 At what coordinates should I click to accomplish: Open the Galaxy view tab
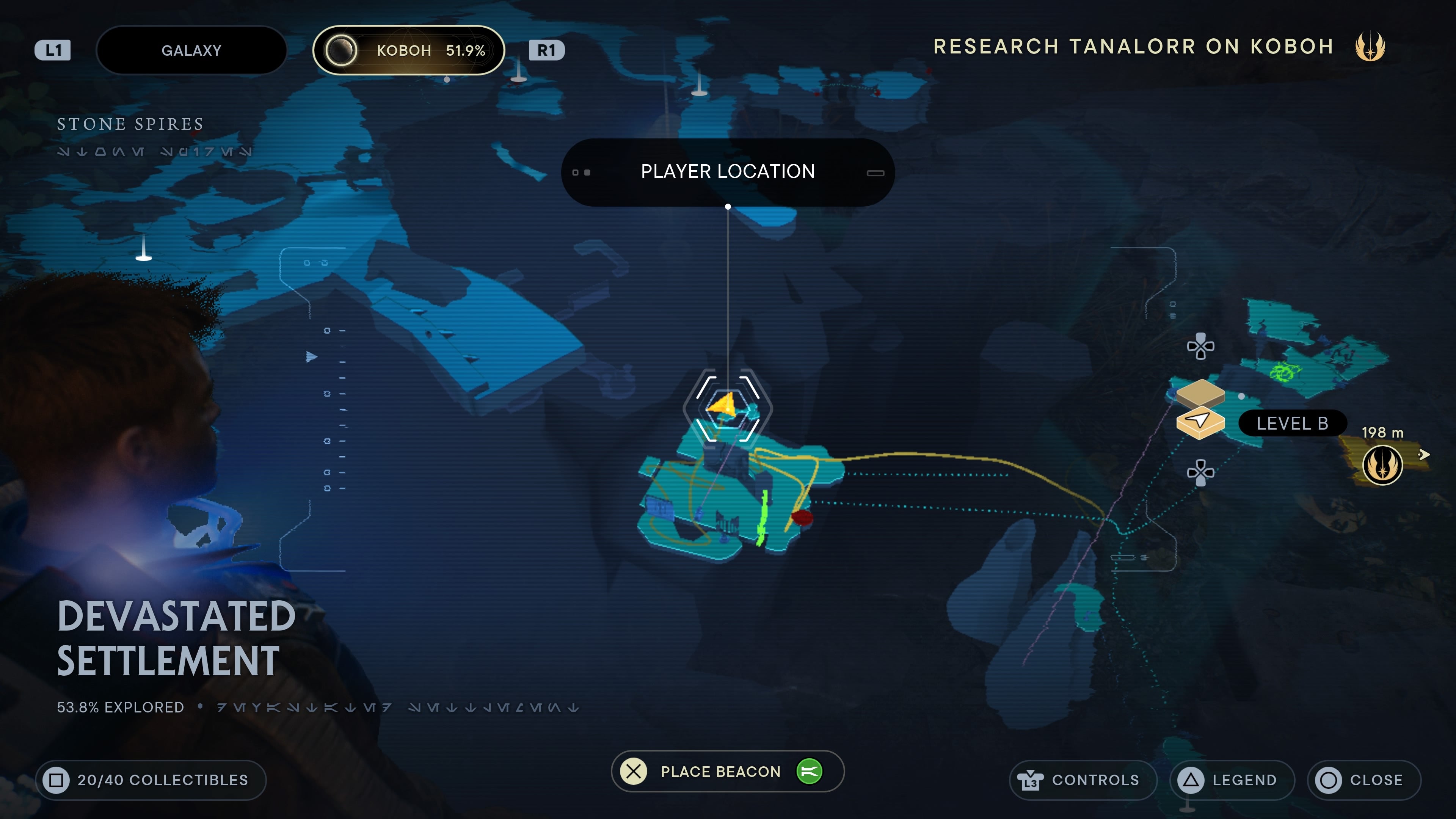tap(191, 50)
